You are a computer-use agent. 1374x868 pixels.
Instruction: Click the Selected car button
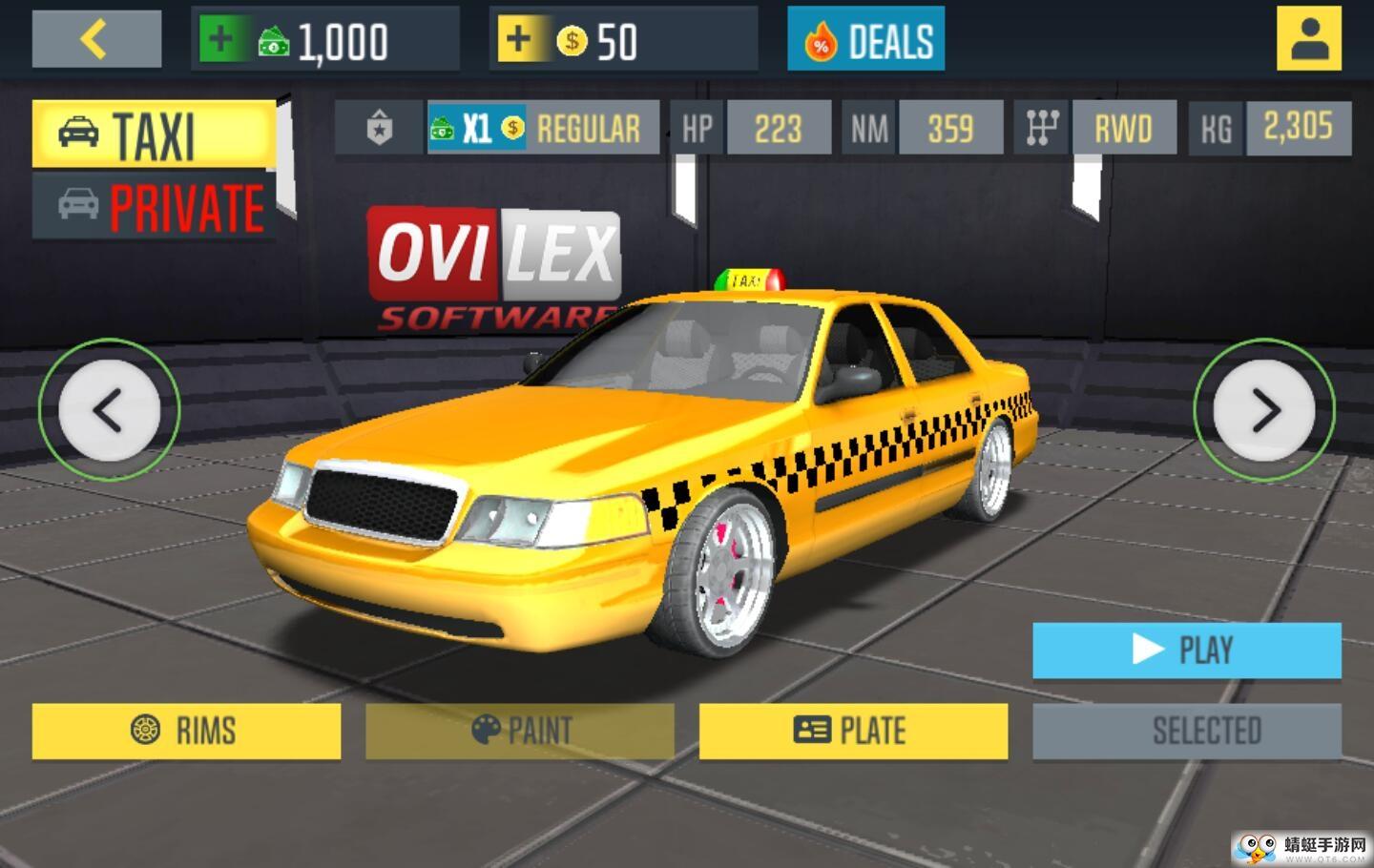coord(1186,732)
